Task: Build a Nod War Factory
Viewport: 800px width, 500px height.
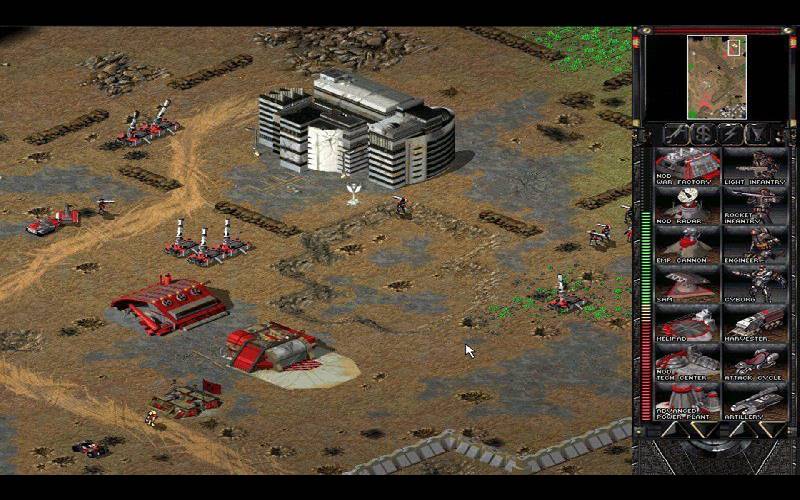Action: click(x=686, y=167)
